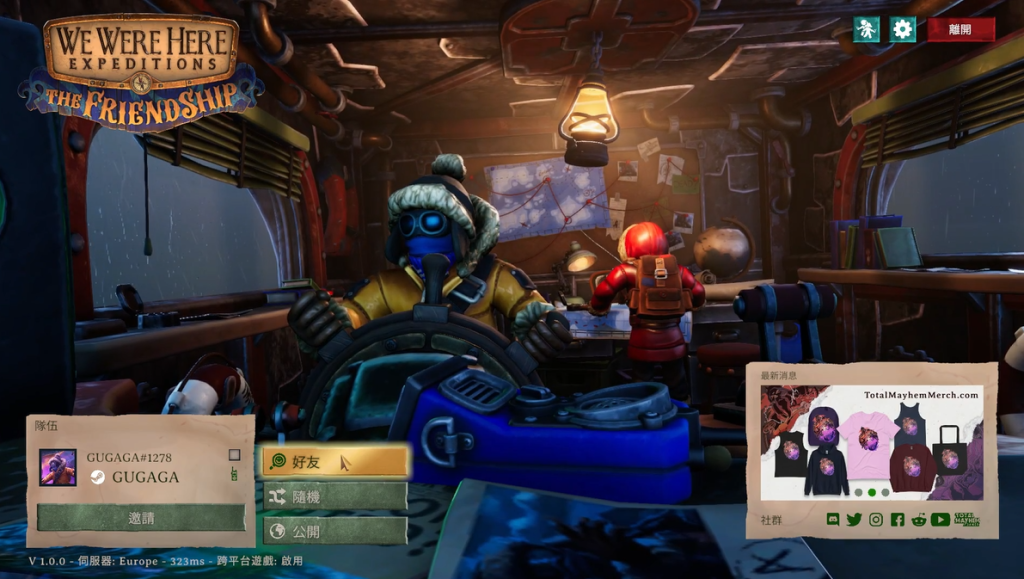The image size is (1024, 579).
Task: Click the Total Mayhem Games logo link
Action: 967,520
